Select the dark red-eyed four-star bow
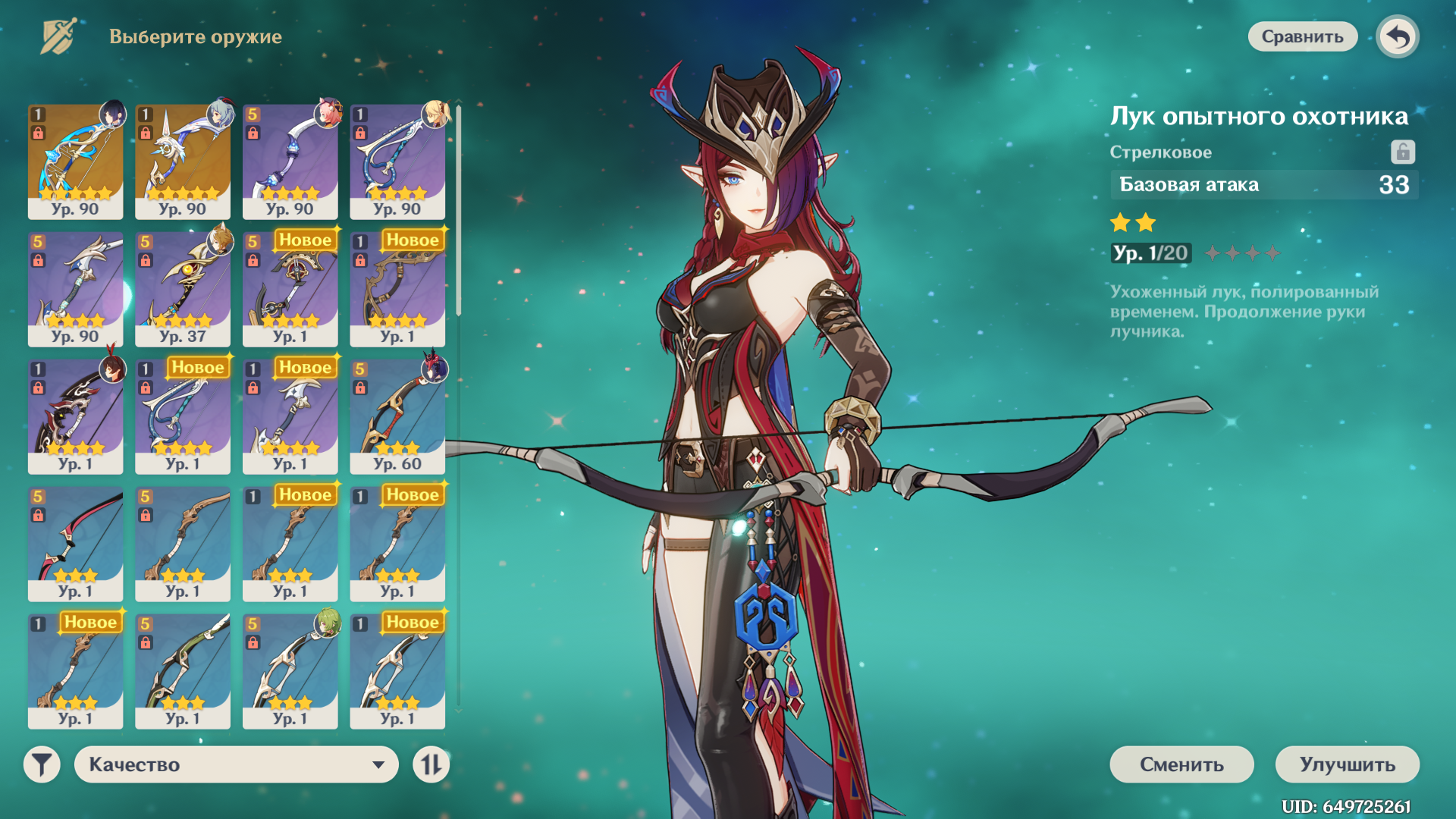 (75, 416)
